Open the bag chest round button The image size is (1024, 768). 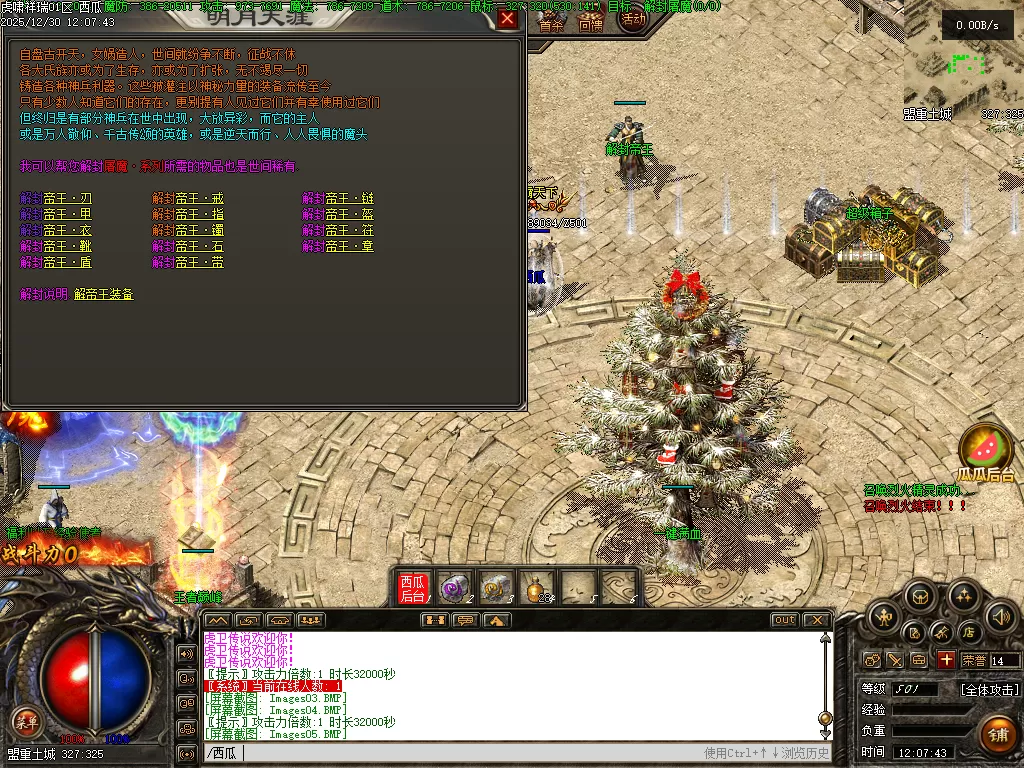[920, 597]
